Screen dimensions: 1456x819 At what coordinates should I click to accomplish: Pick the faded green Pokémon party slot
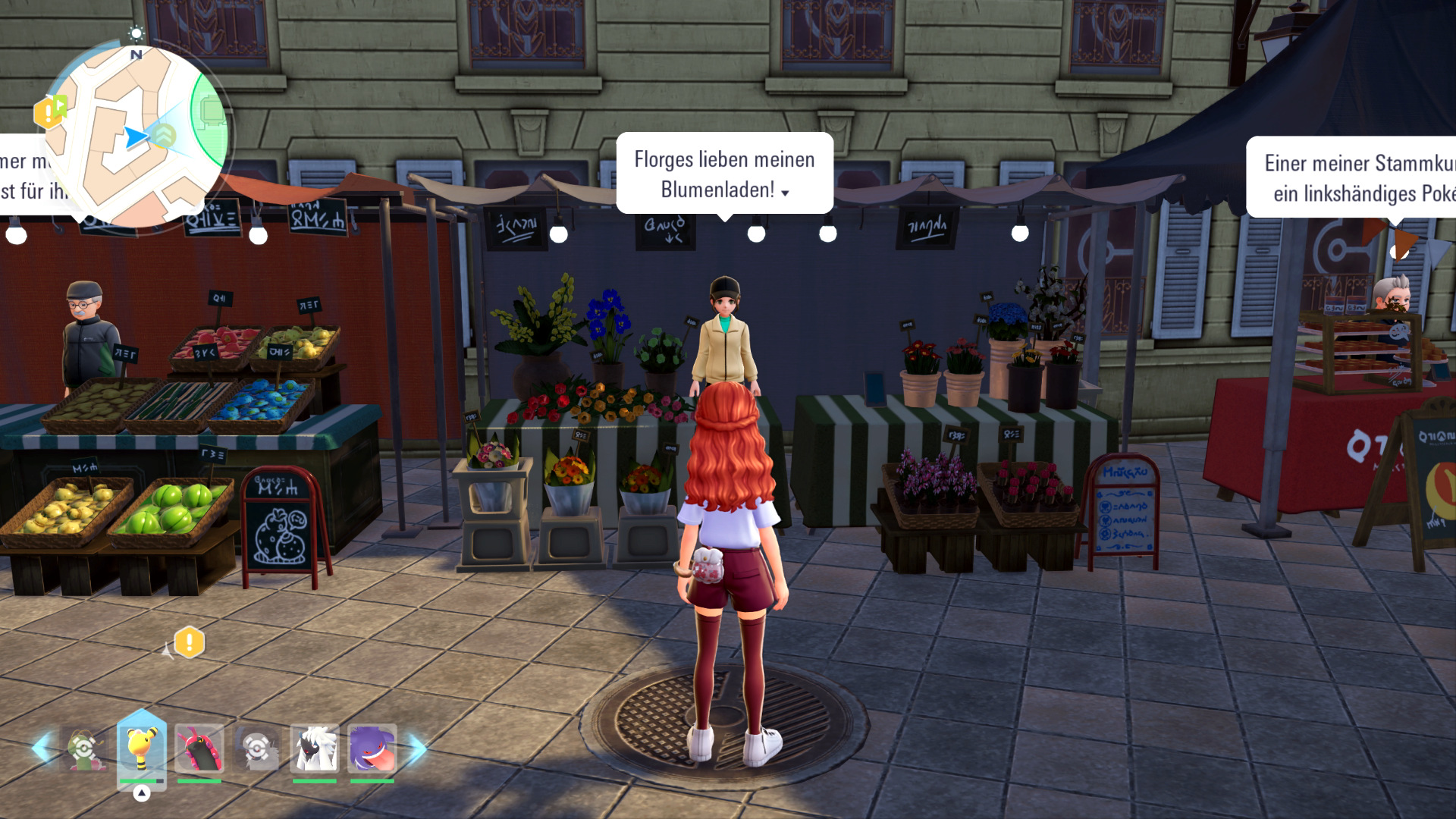(84, 748)
